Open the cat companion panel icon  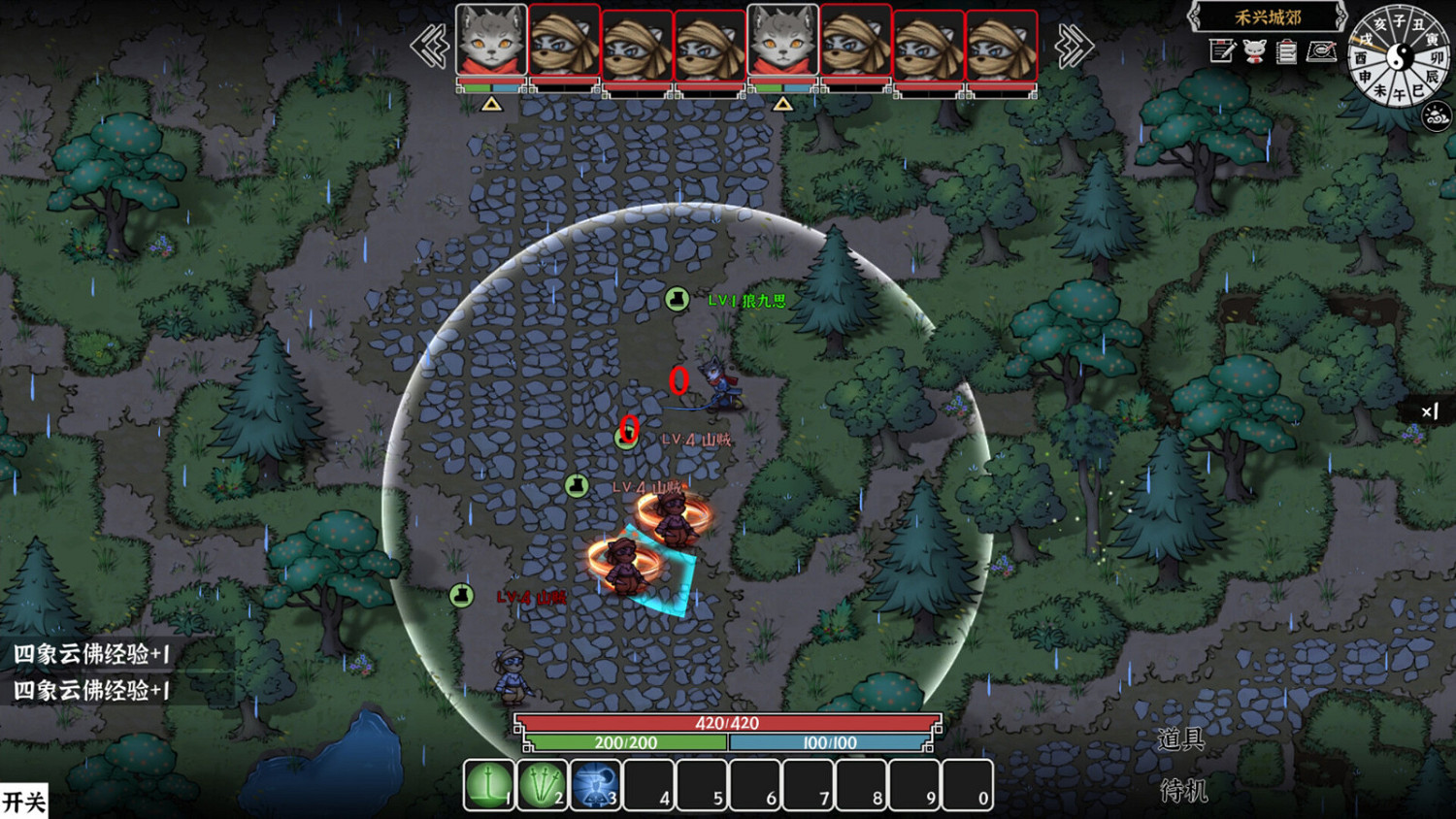(x=1253, y=51)
